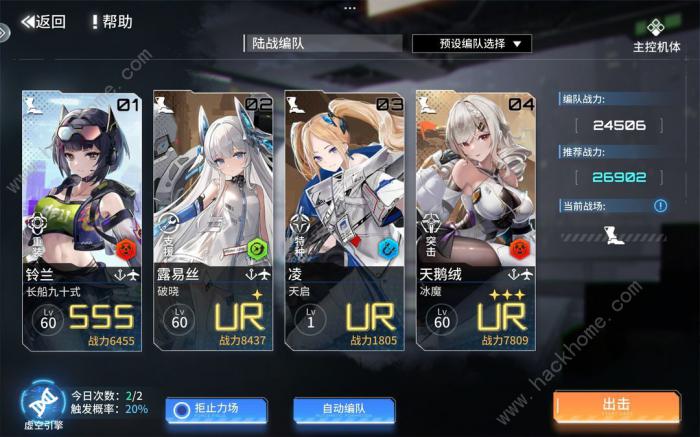
Task: Open the 帮助 help page
Action: pos(111,21)
